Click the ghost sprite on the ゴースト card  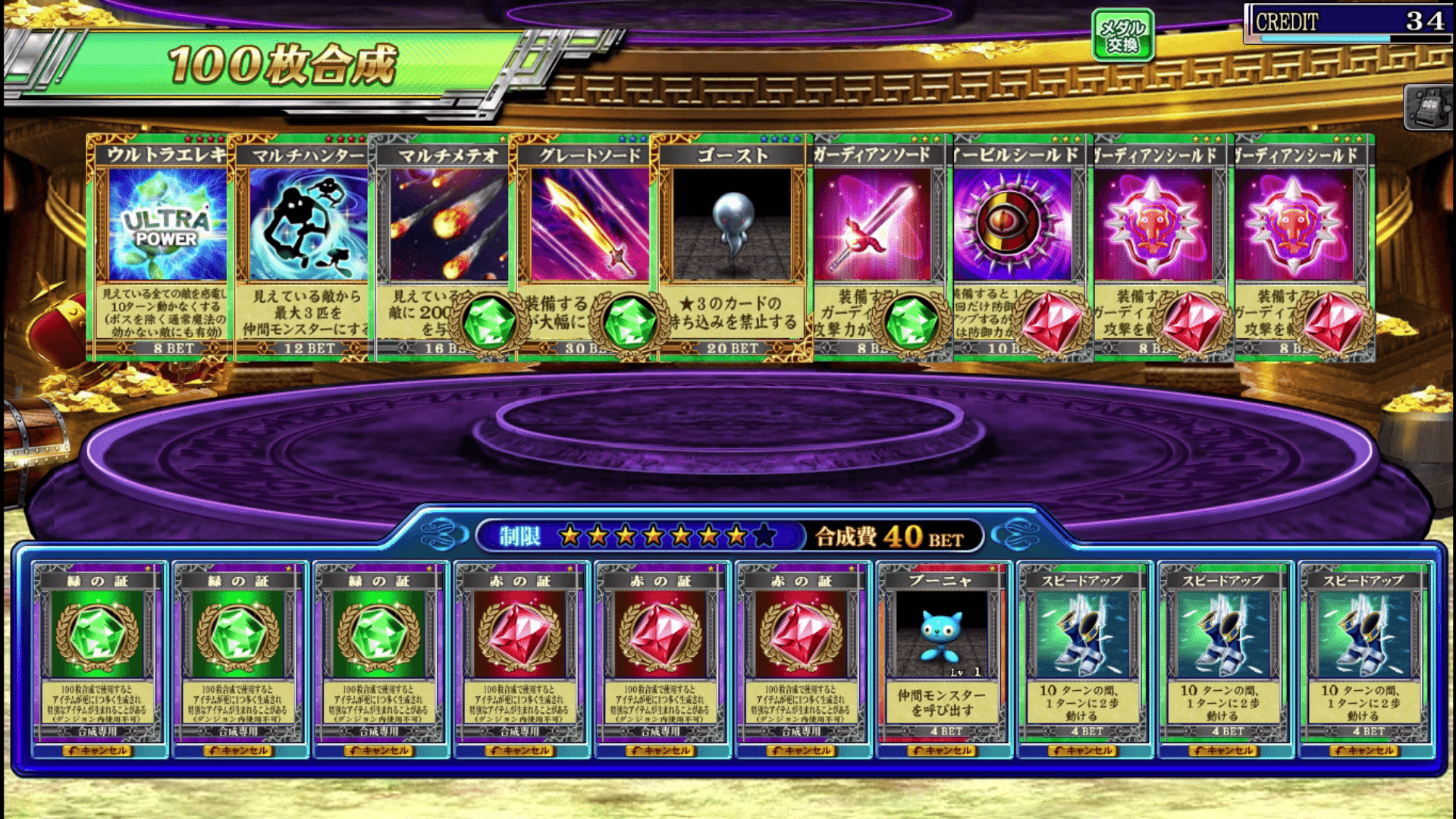734,220
